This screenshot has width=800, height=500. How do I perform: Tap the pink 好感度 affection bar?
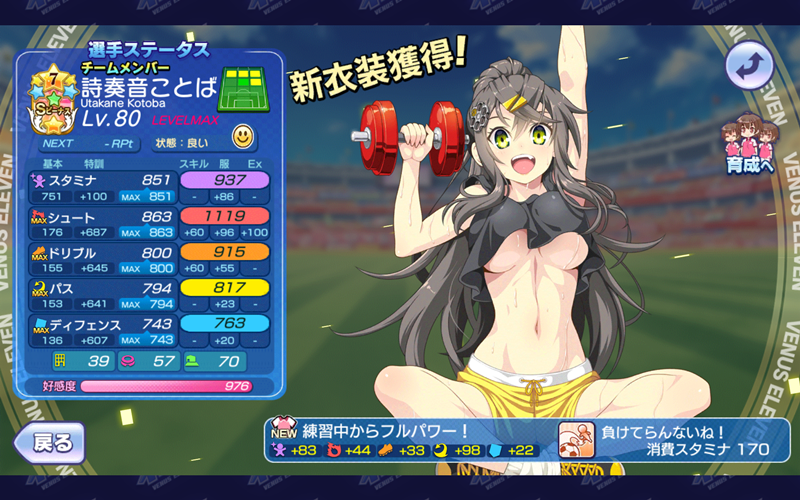166,386
